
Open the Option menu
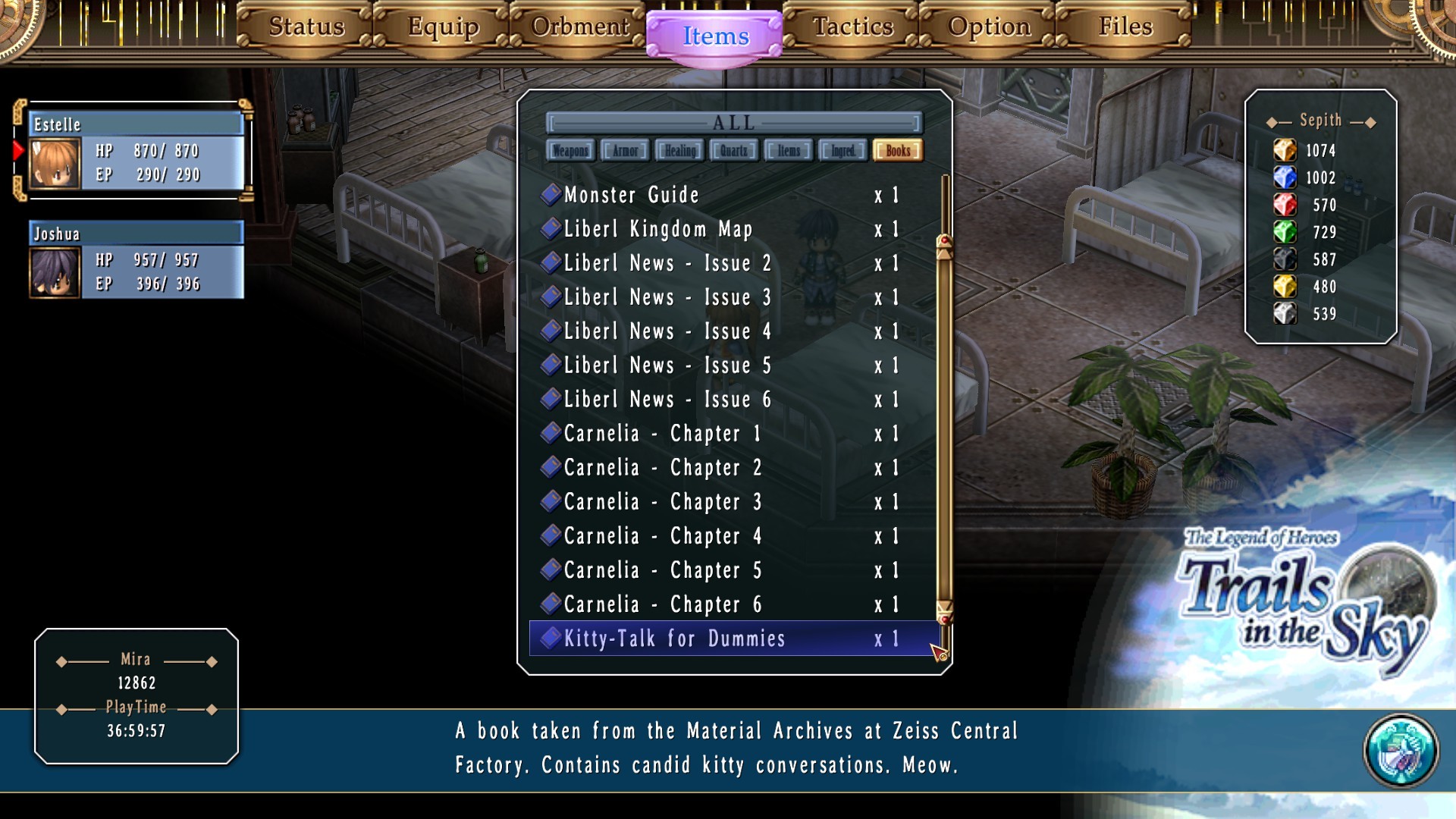click(989, 27)
